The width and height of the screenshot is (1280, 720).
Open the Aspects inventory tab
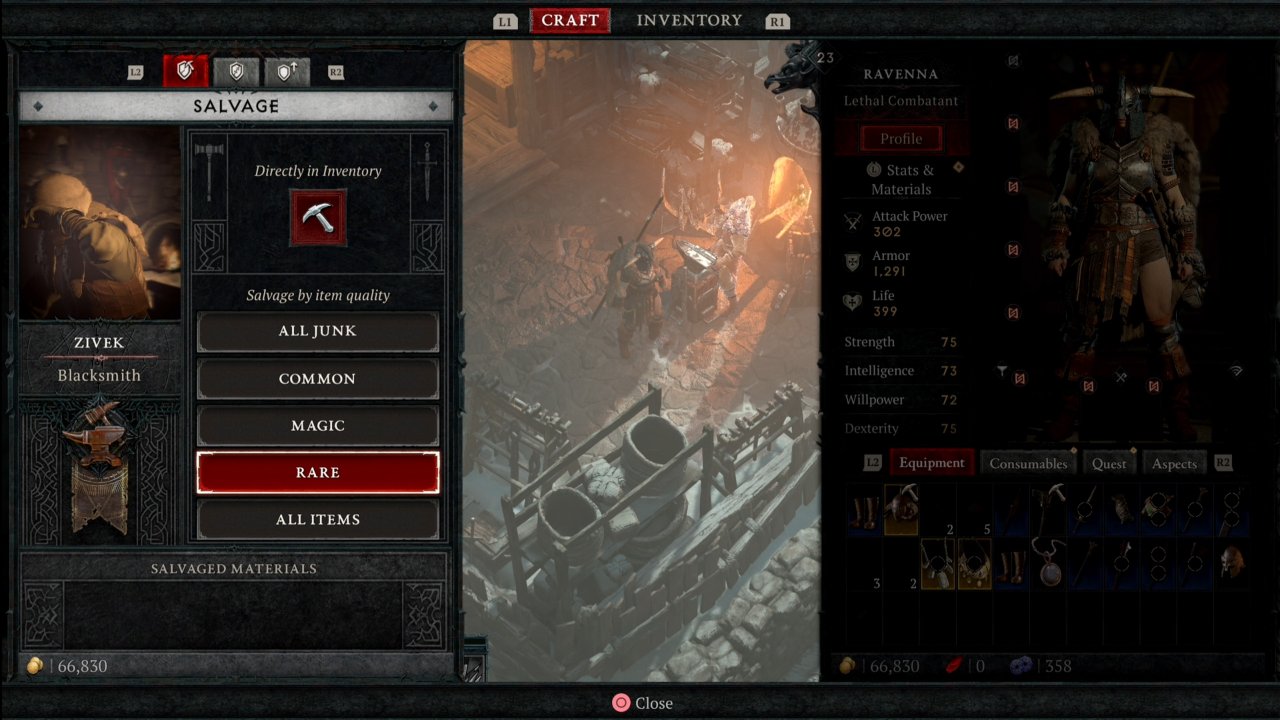tap(1174, 462)
